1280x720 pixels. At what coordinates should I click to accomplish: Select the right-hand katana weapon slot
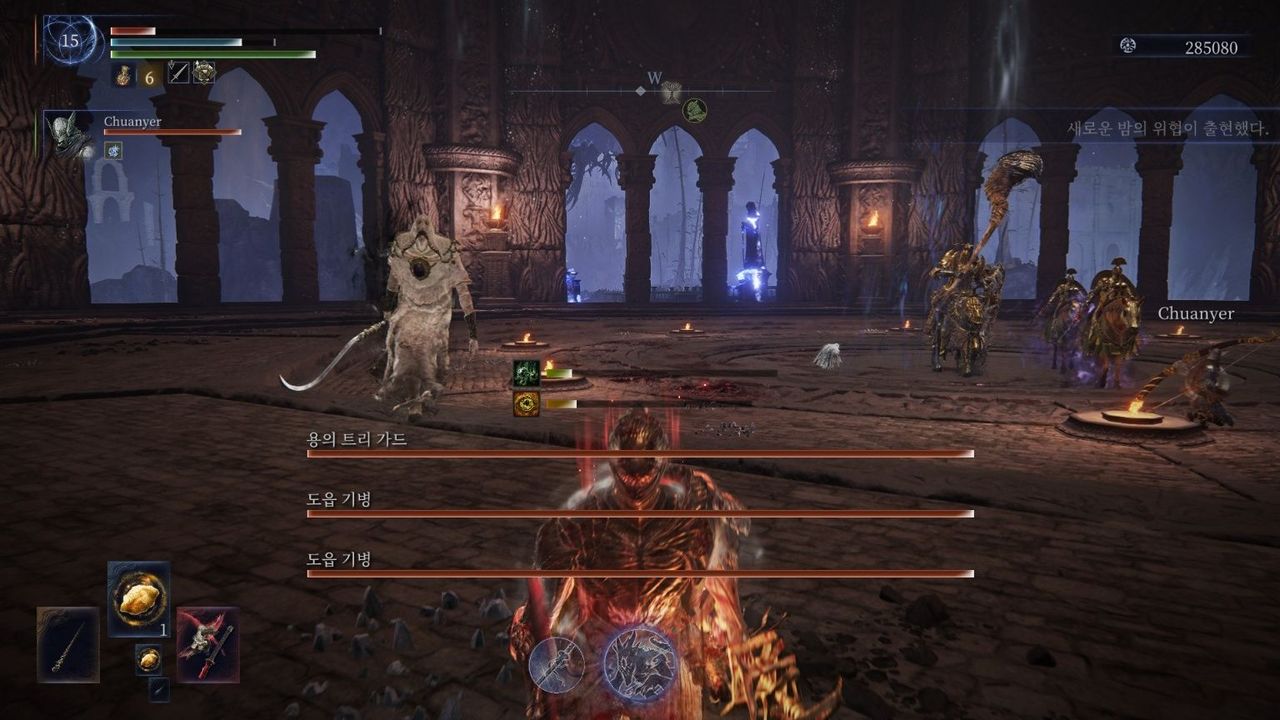[208, 645]
